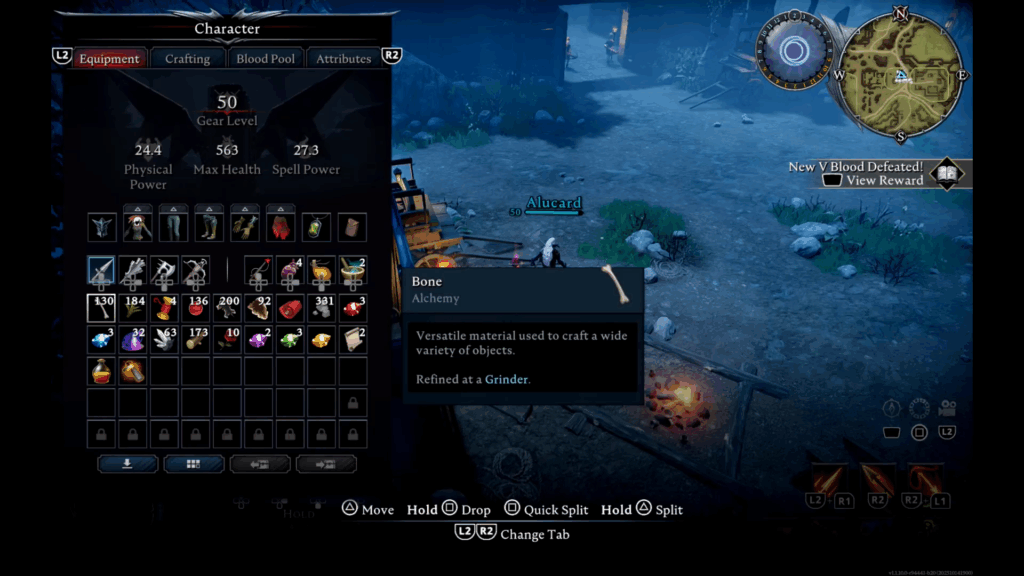
Task: Click the green amulet equipment slot
Action: (315, 227)
